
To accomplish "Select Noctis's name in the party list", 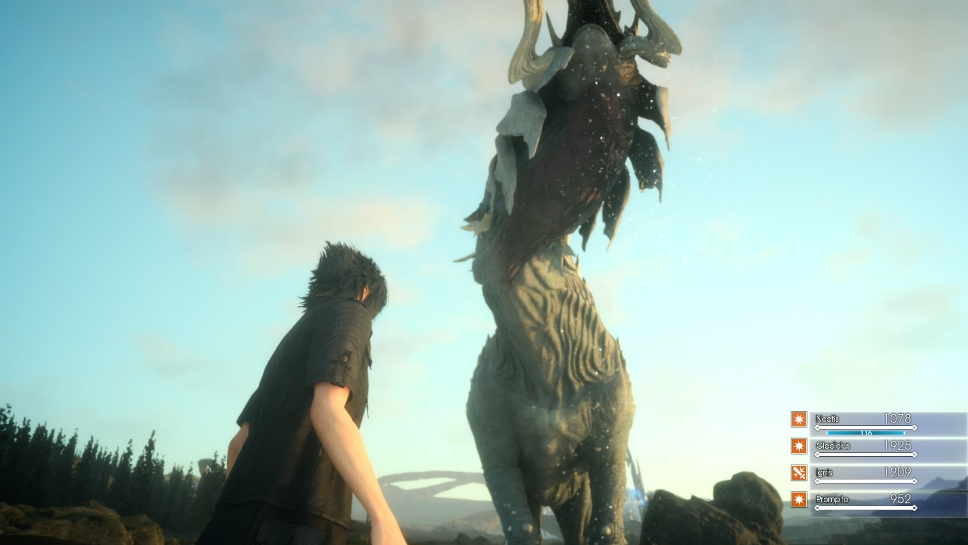I will point(827,418).
